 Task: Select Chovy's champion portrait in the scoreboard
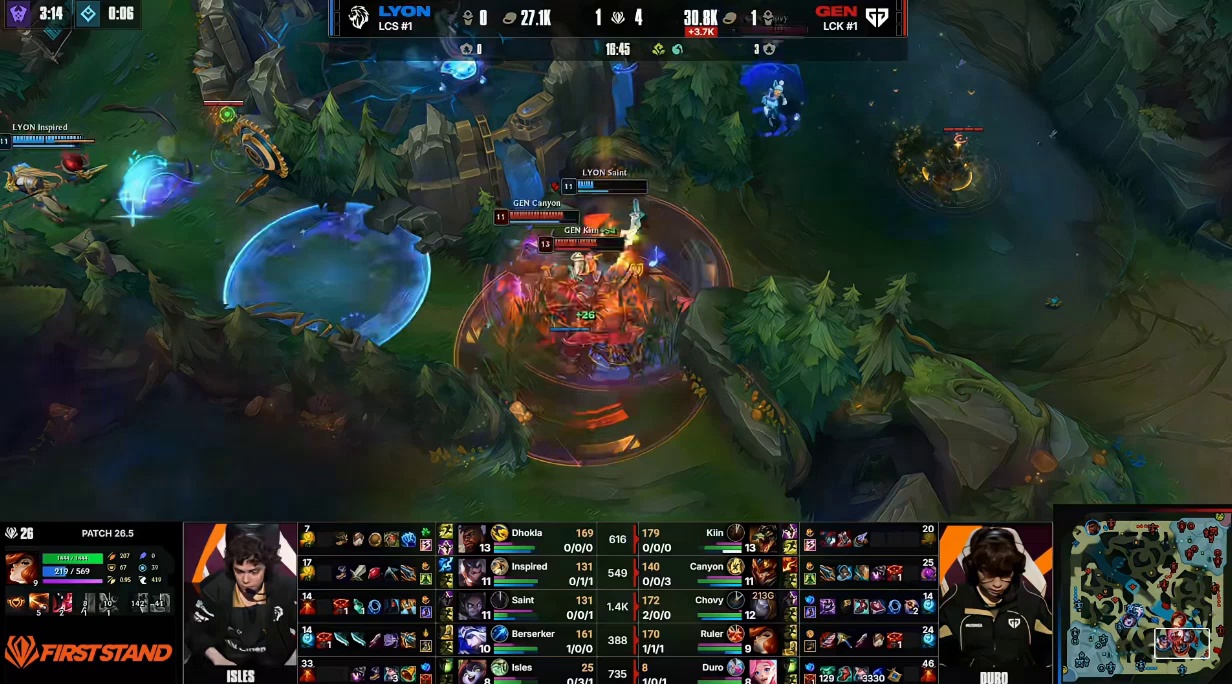[x=763, y=606]
